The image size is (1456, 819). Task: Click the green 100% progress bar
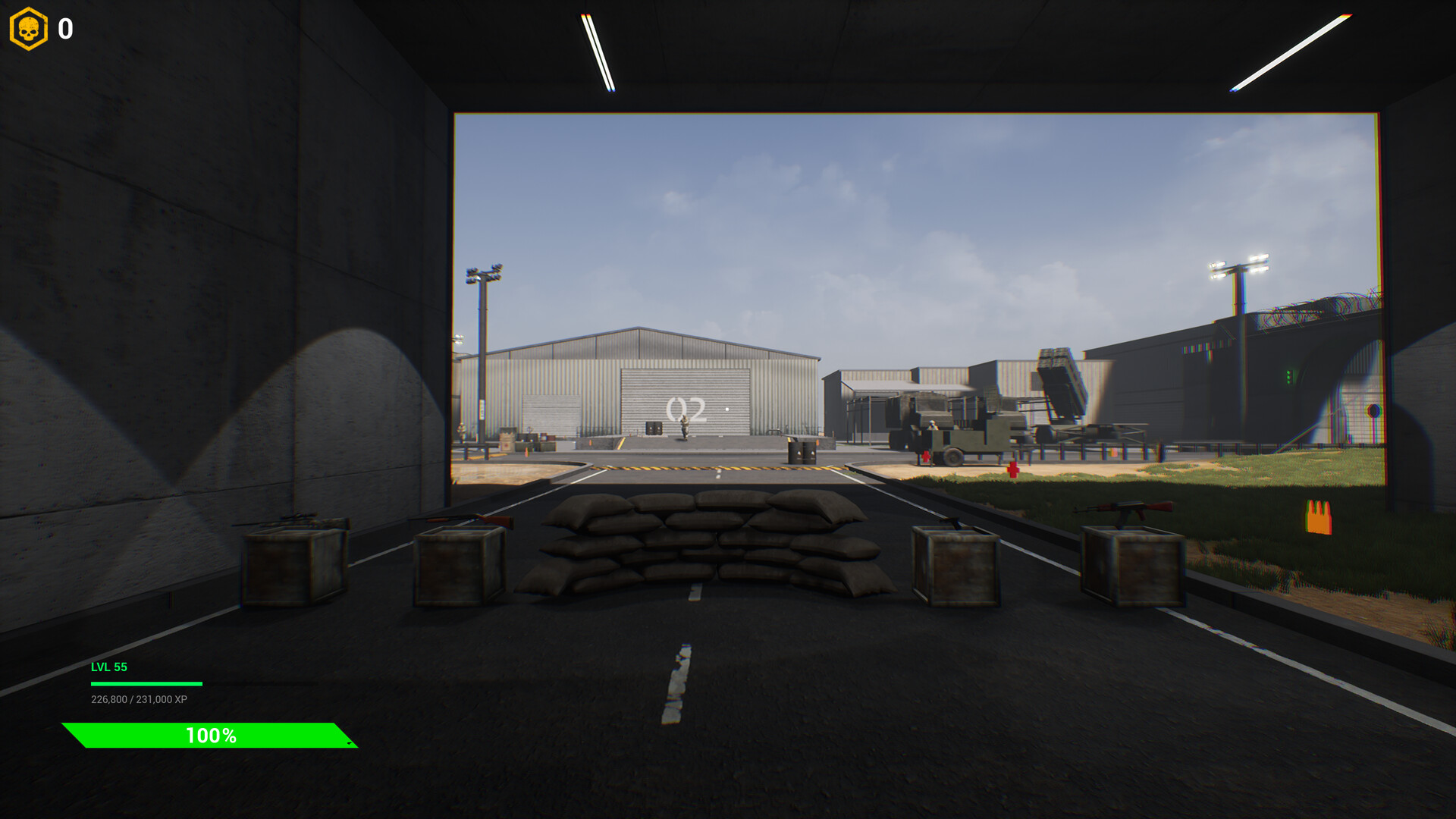pyautogui.click(x=211, y=735)
